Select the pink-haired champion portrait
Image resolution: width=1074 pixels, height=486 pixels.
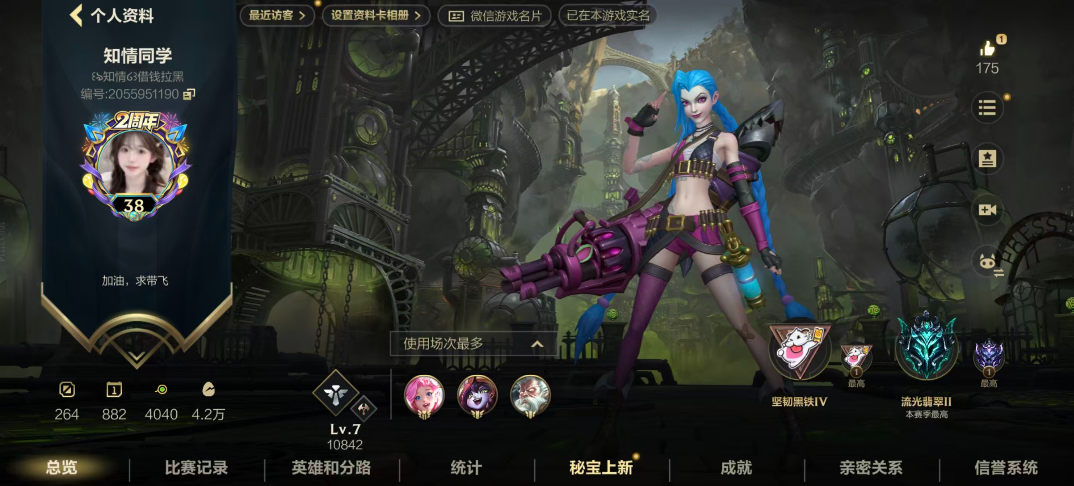(424, 395)
